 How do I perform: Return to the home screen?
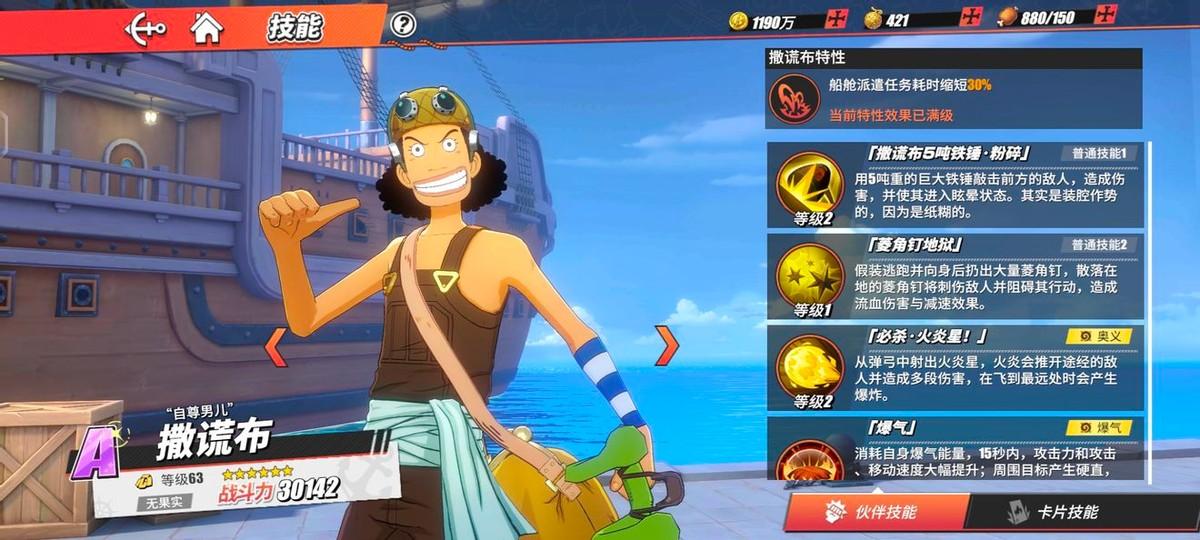[206, 27]
